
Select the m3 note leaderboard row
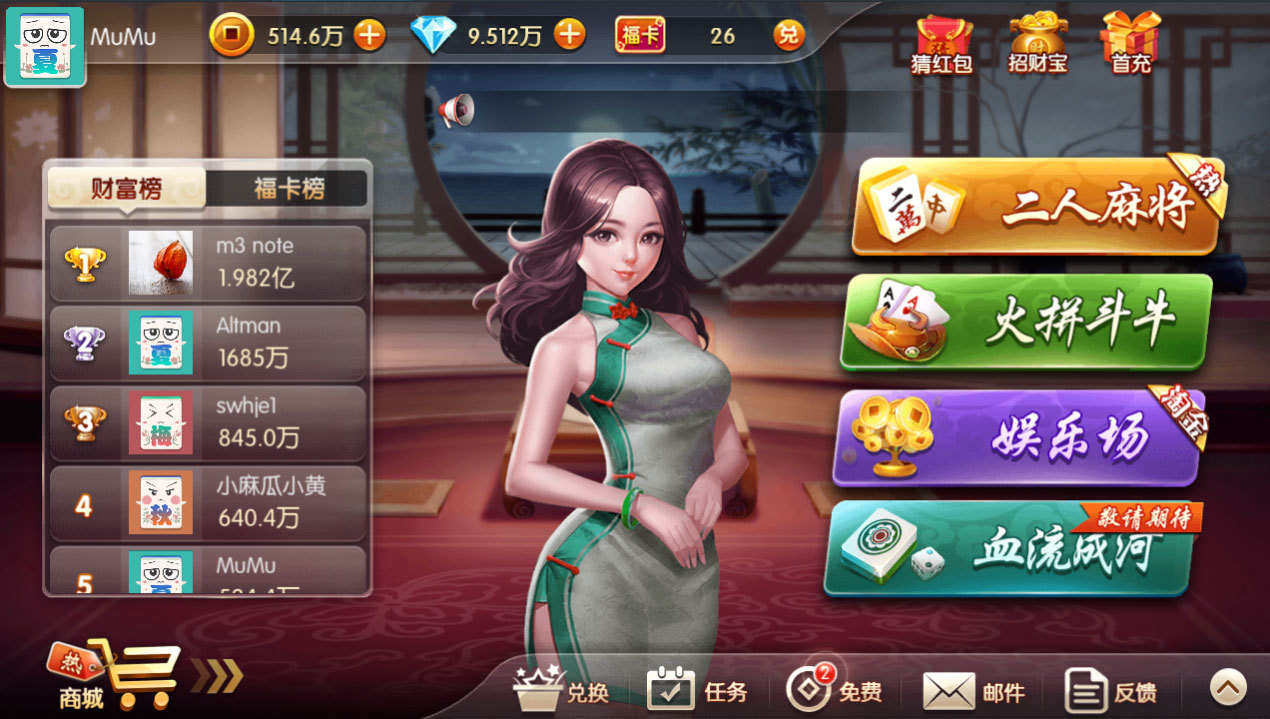coord(208,263)
